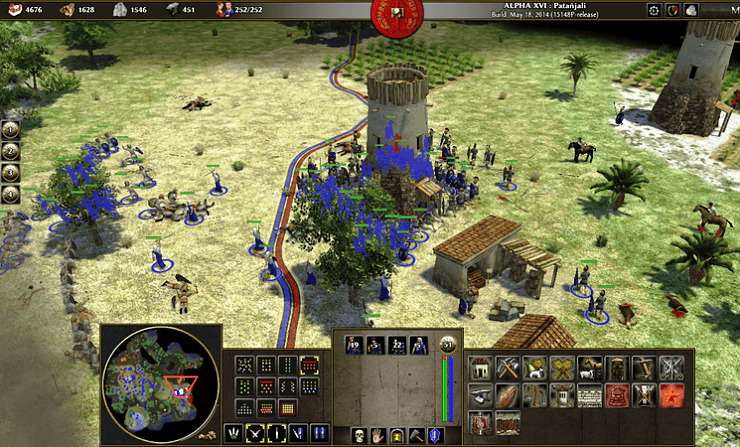Screen dimensions: 740x447
Task: Click the skull kill-unit command
Action: [359, 434]
